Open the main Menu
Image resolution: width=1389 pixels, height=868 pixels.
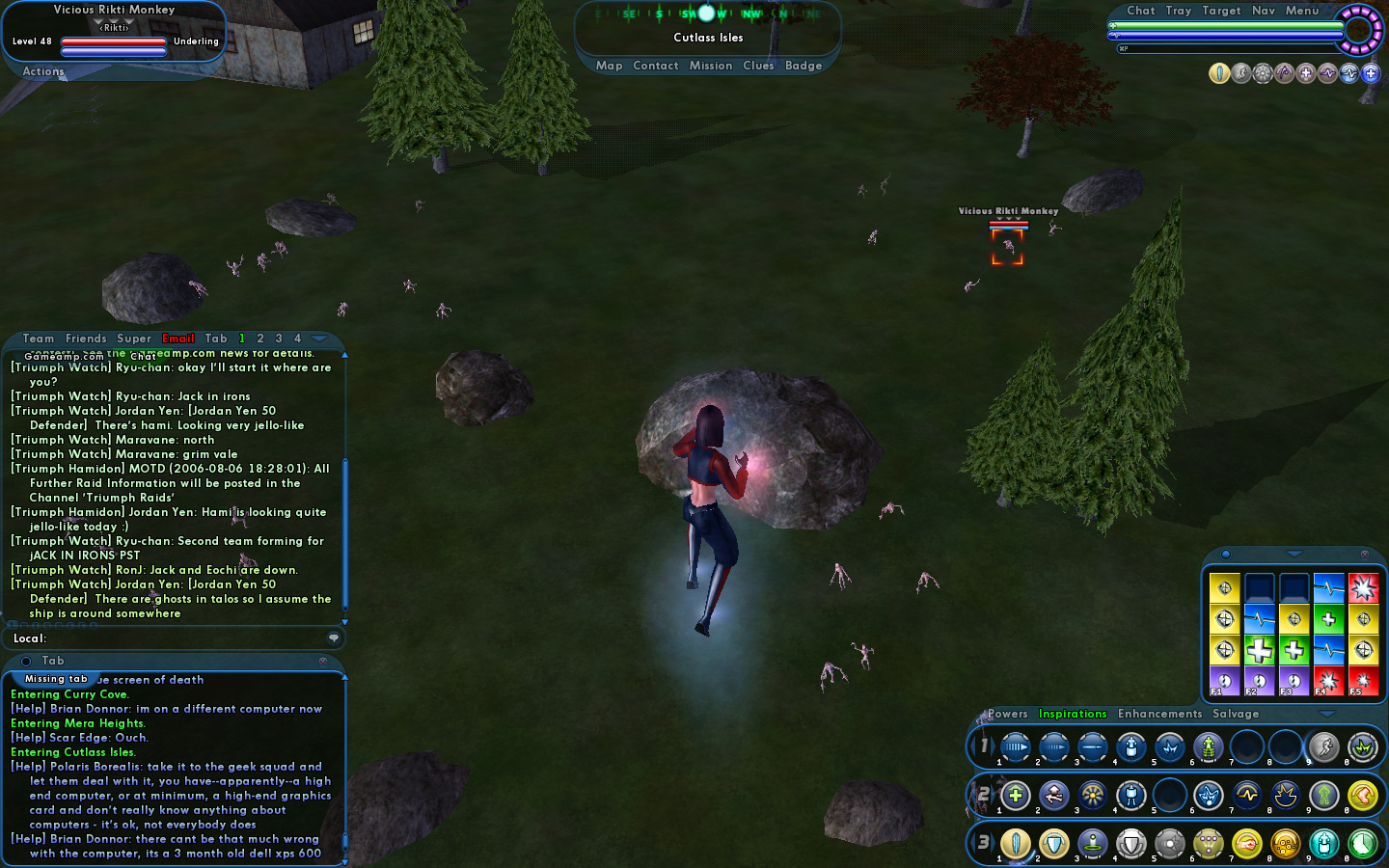click(x=1301, y=11)
